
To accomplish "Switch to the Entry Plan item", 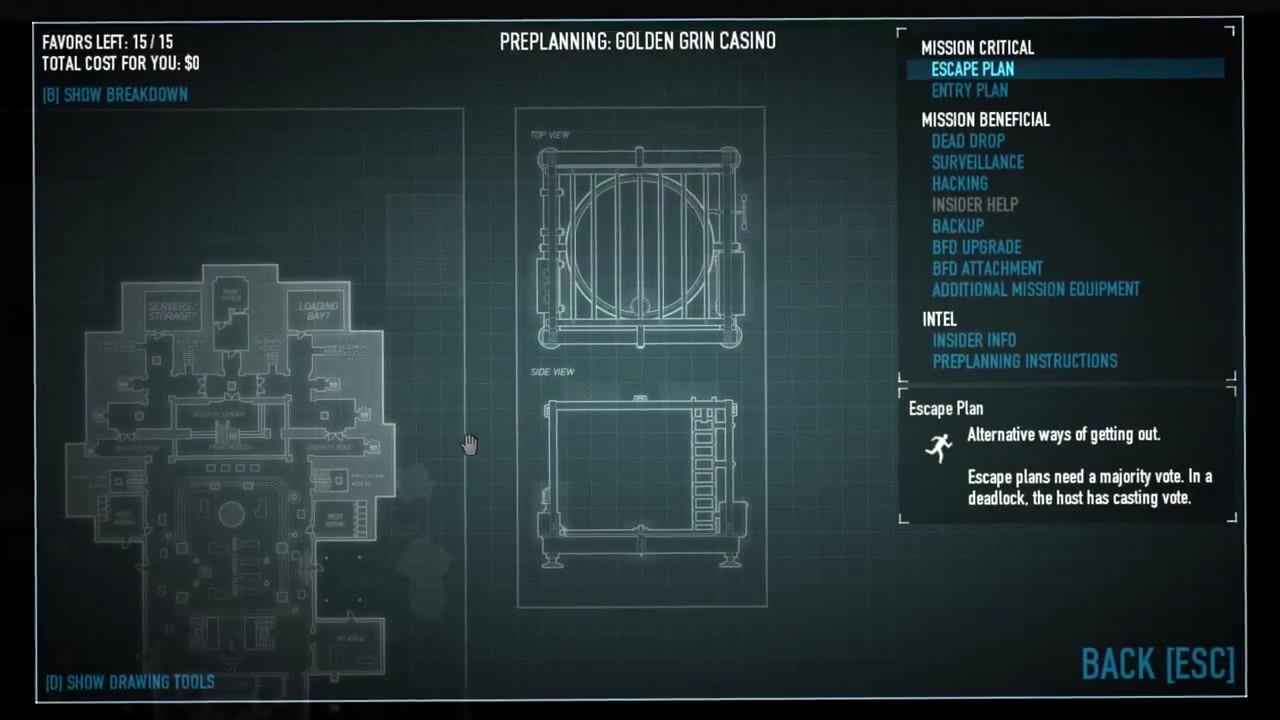I will click(x=969, y=90).
